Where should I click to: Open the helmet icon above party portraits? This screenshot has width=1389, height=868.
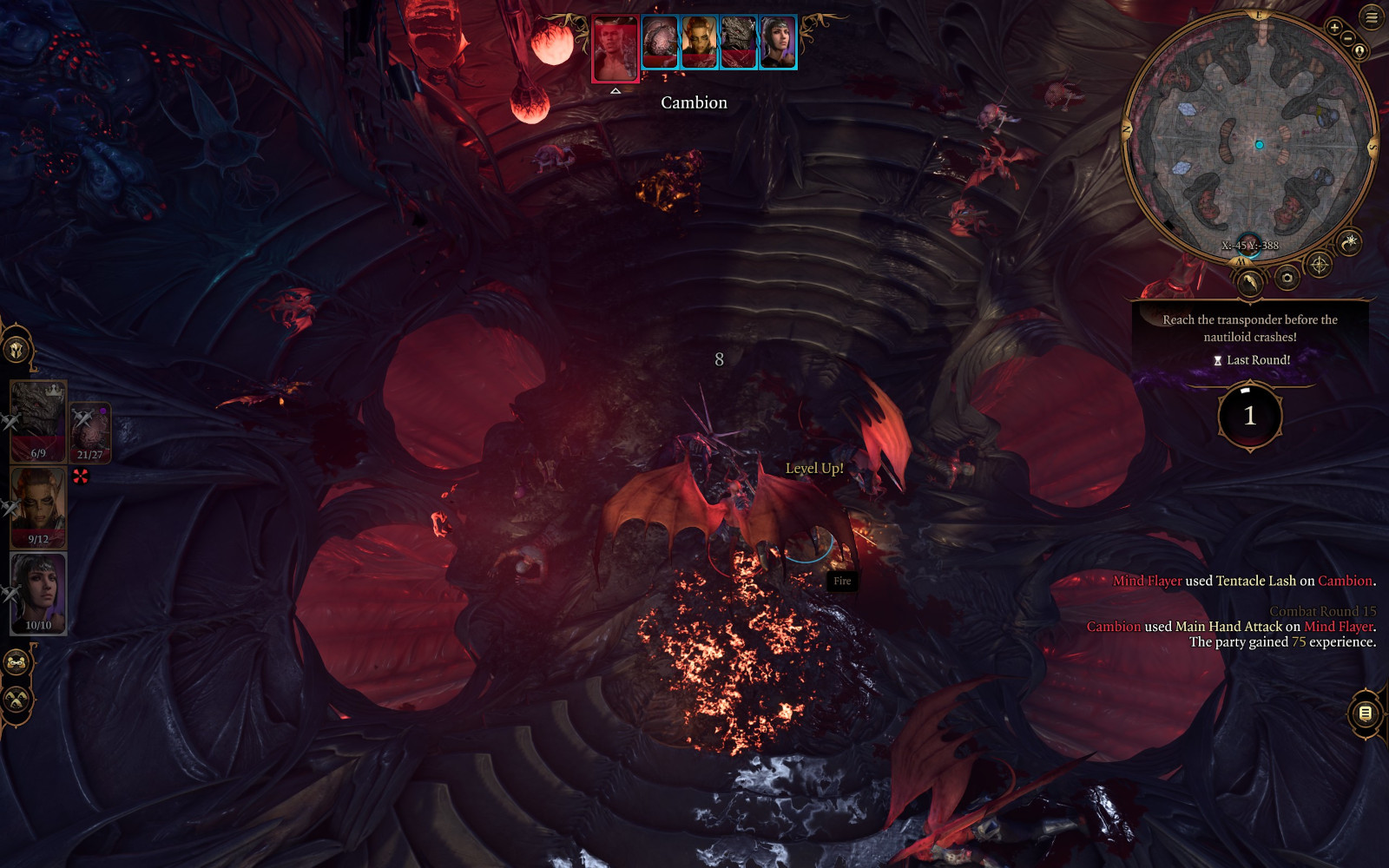tap(16, 350)
